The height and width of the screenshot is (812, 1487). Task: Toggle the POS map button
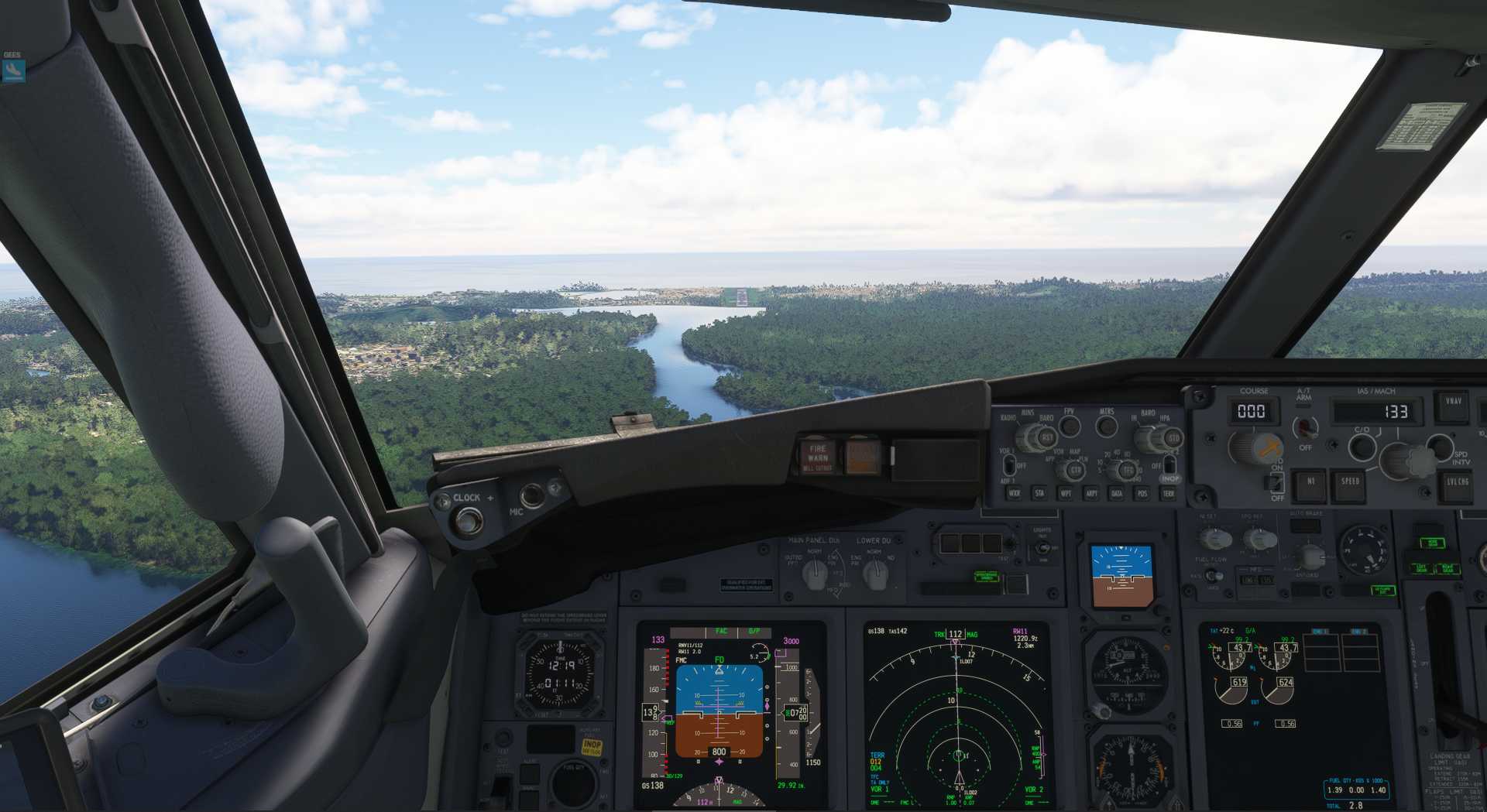point(1142,492)
